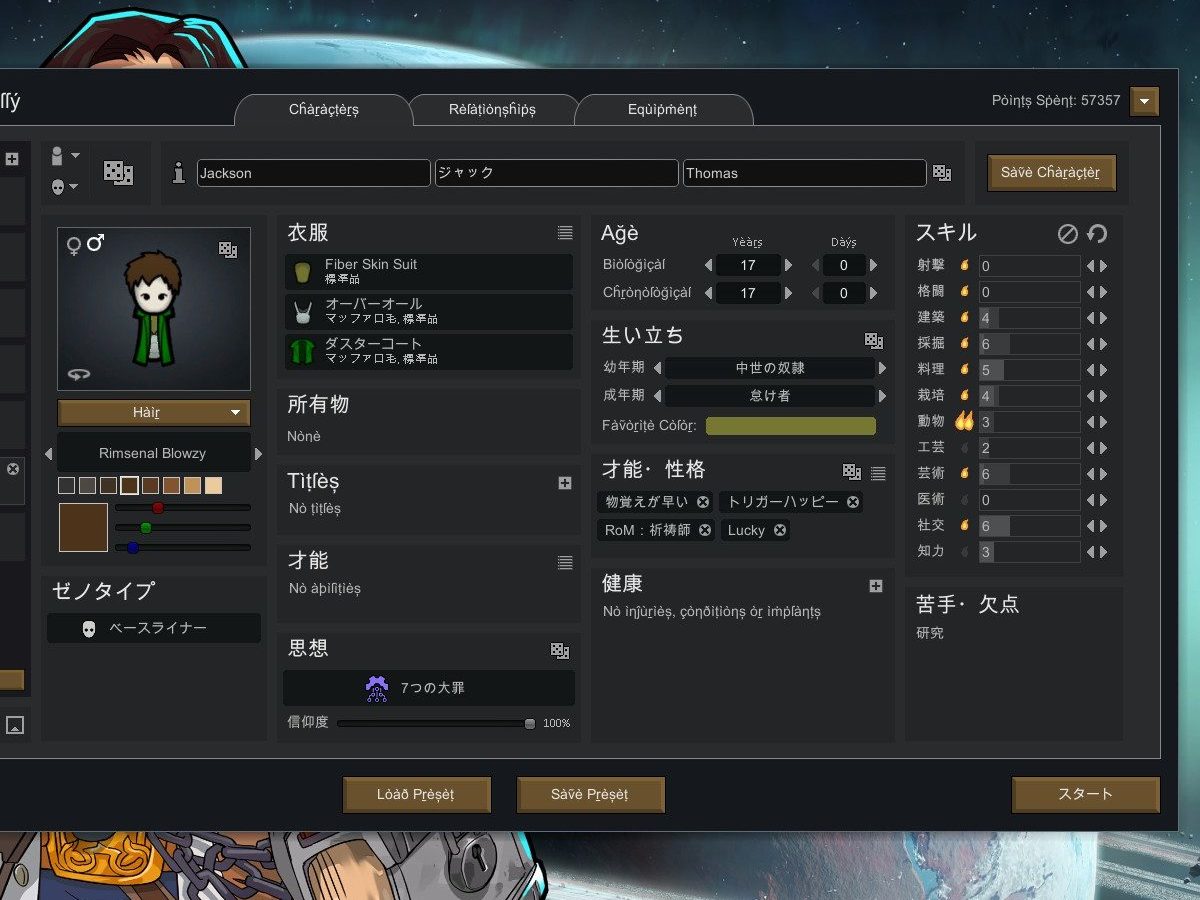Open the Favorite Color swatch
The image size is (1200, 900).
(790, 426)
